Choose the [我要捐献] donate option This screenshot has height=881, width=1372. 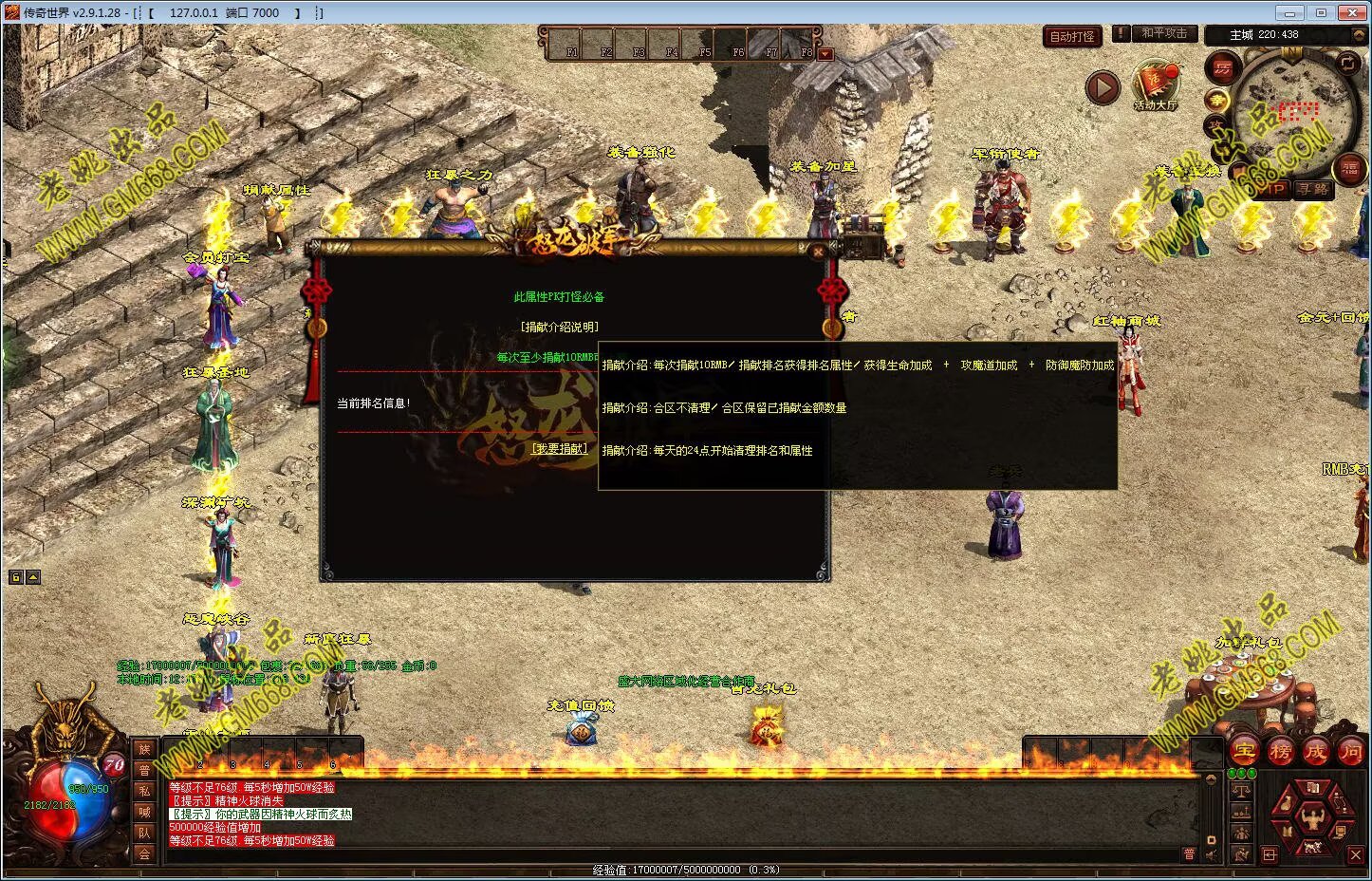pyautogui.click(x=559, y=449)
